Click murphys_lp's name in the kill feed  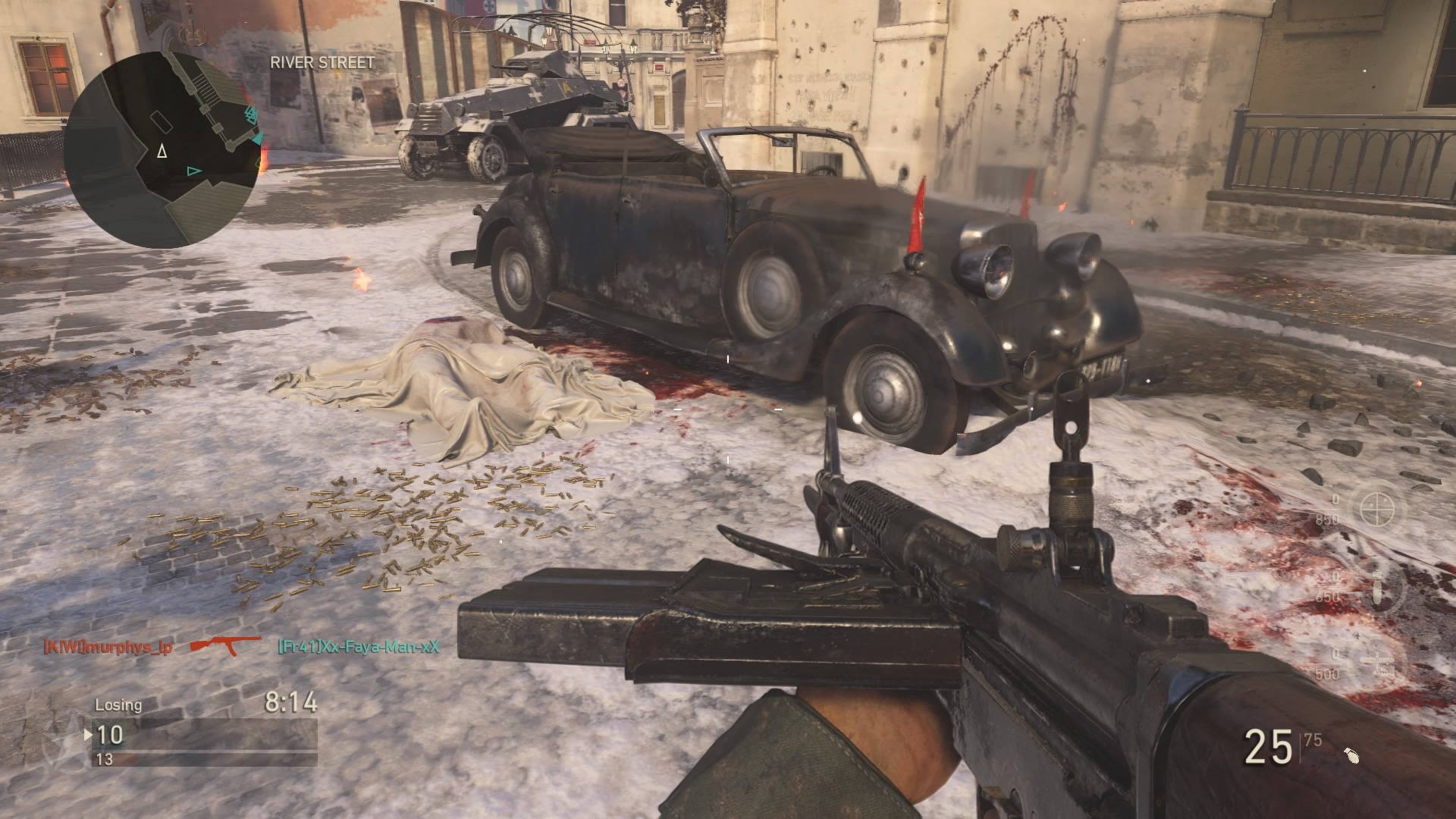coord(108,647)
